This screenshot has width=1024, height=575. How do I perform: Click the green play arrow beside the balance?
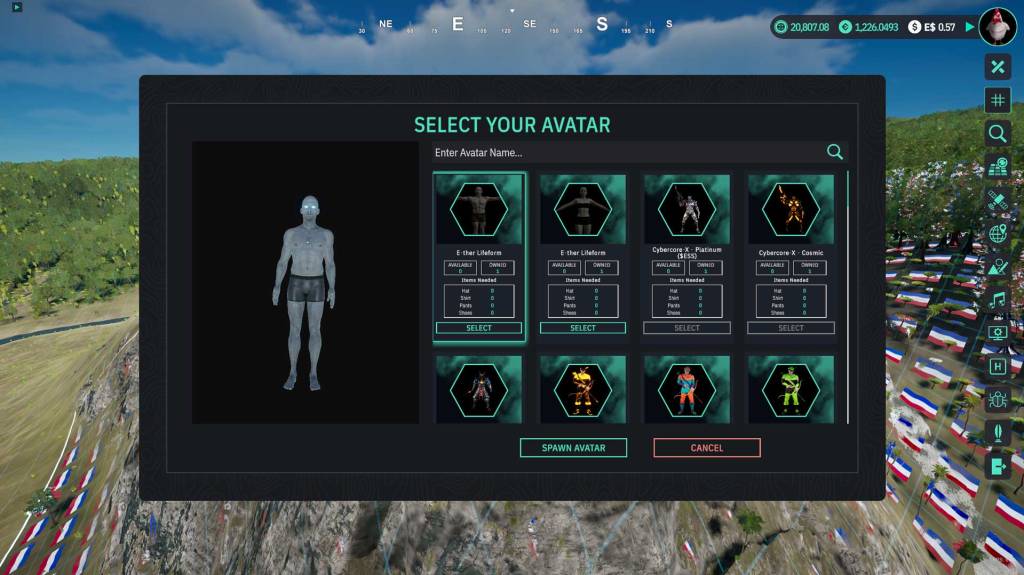969,27
